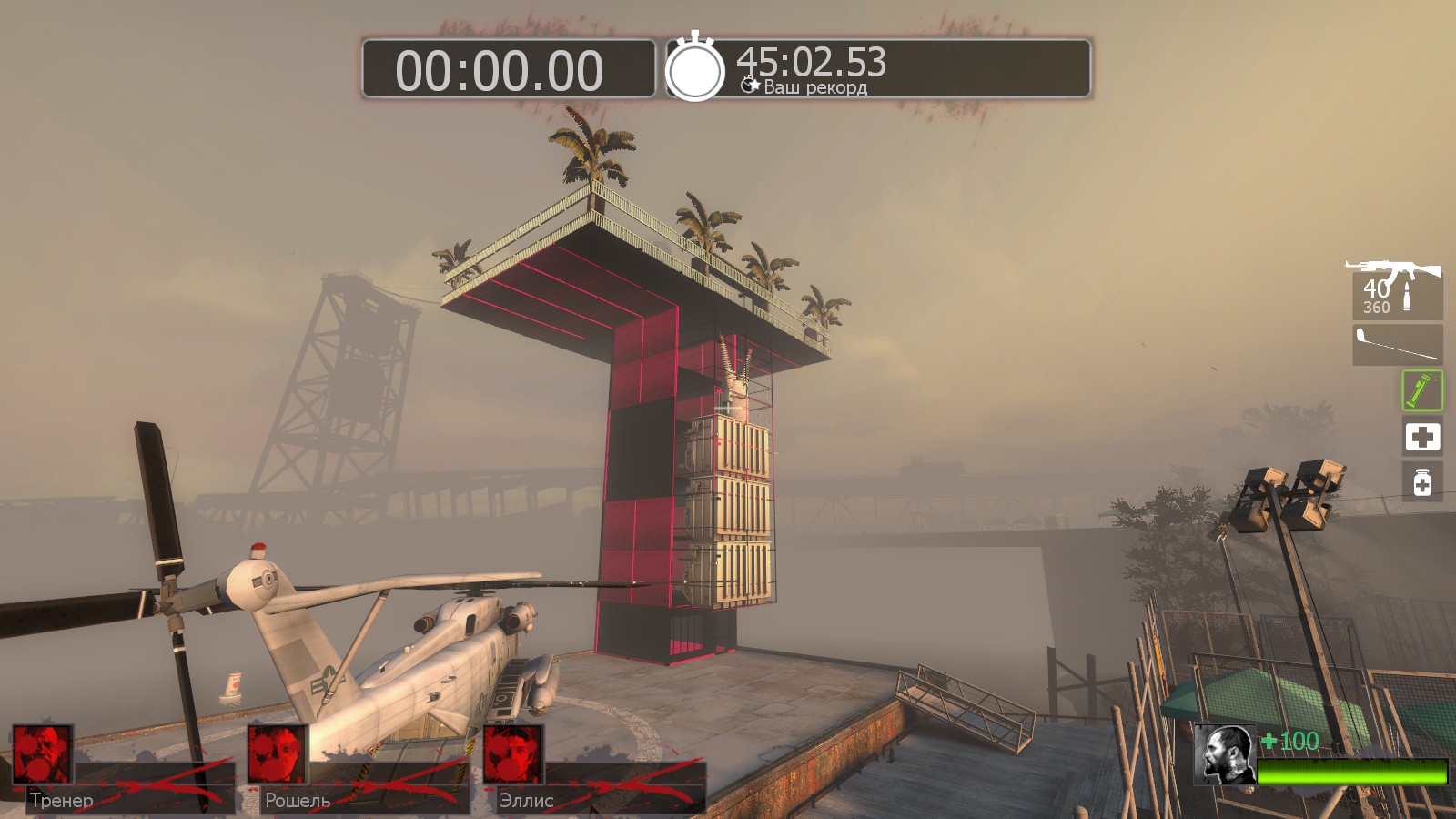The height and width of the screenshot is (819, 1456).
Task: Click your own survivor portrait
Action: pos(1225,754)
